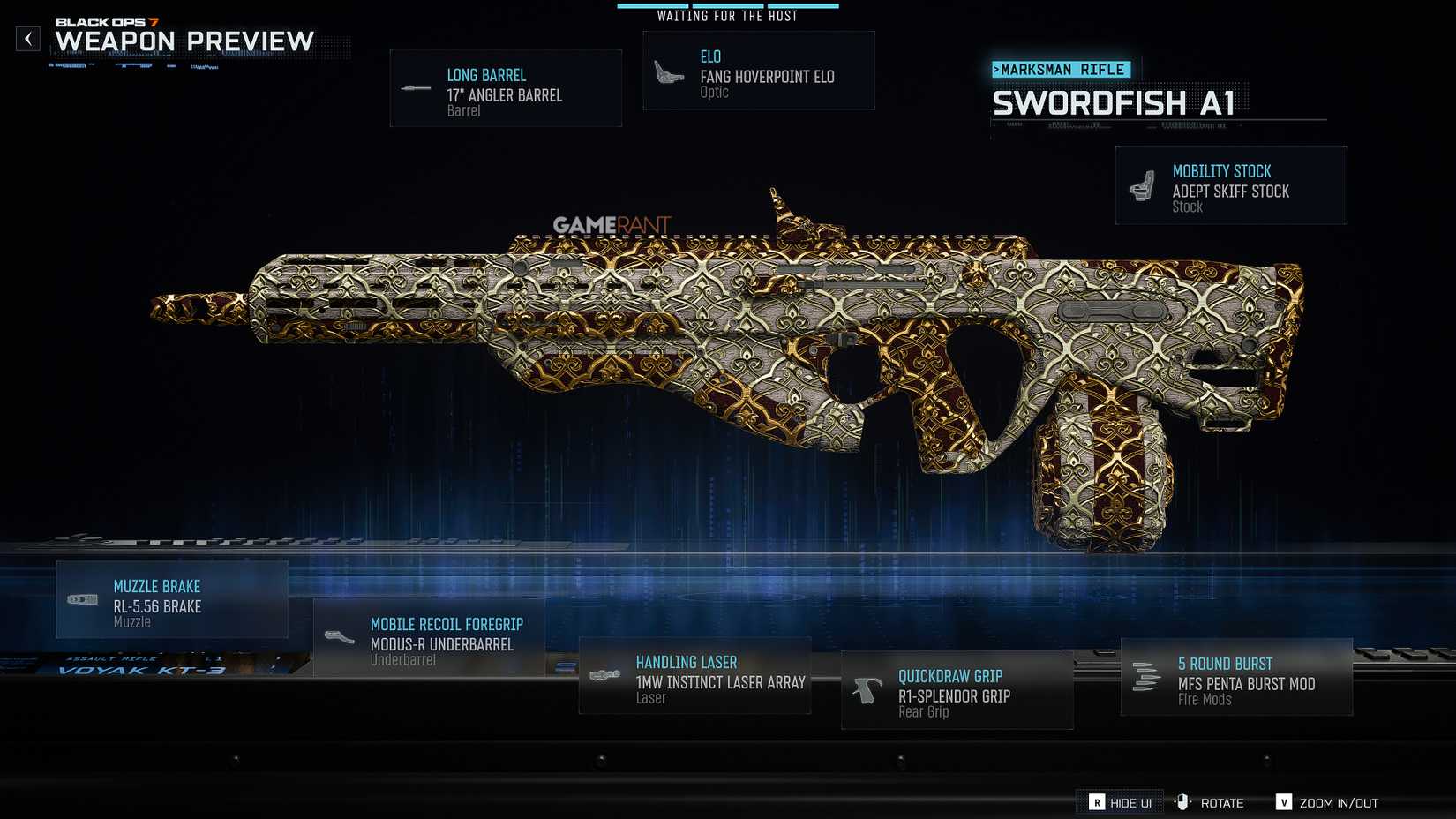
Task: Click the mouse Rotate icon near bottom right
Action: click(1182, 802)
